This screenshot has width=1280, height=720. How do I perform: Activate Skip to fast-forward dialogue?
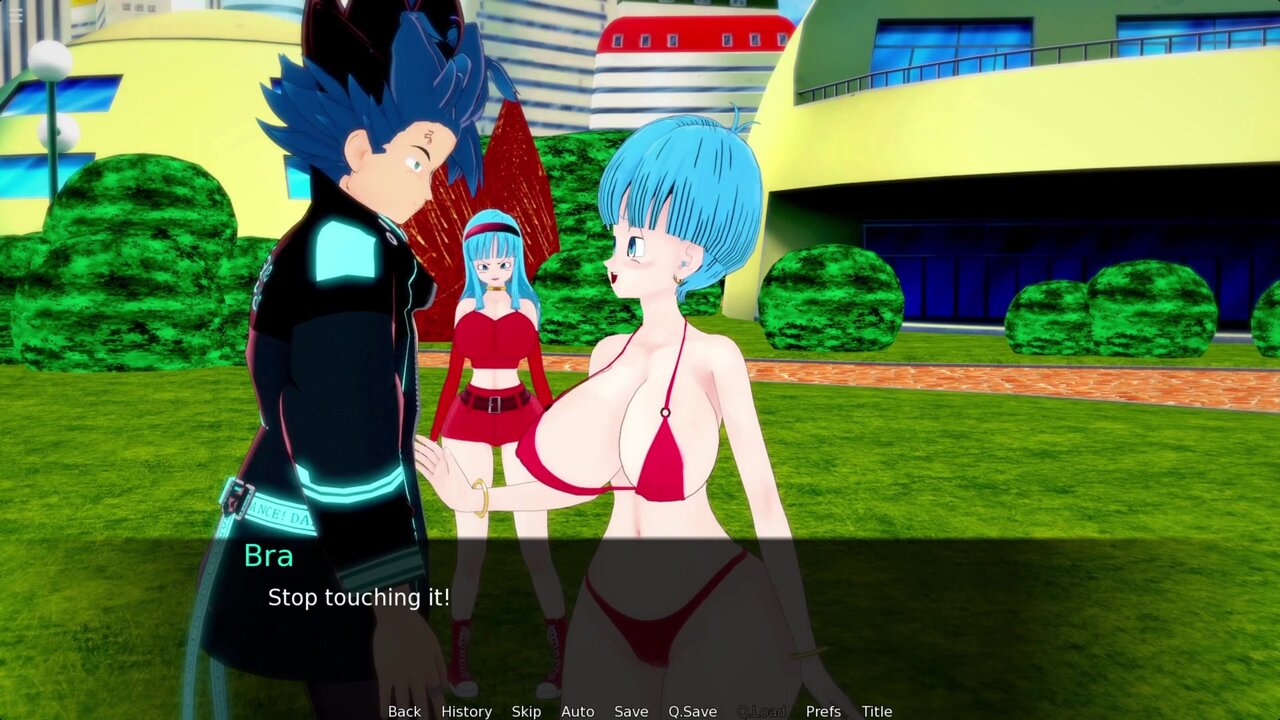pyautogui.click(x=526, y=711)
